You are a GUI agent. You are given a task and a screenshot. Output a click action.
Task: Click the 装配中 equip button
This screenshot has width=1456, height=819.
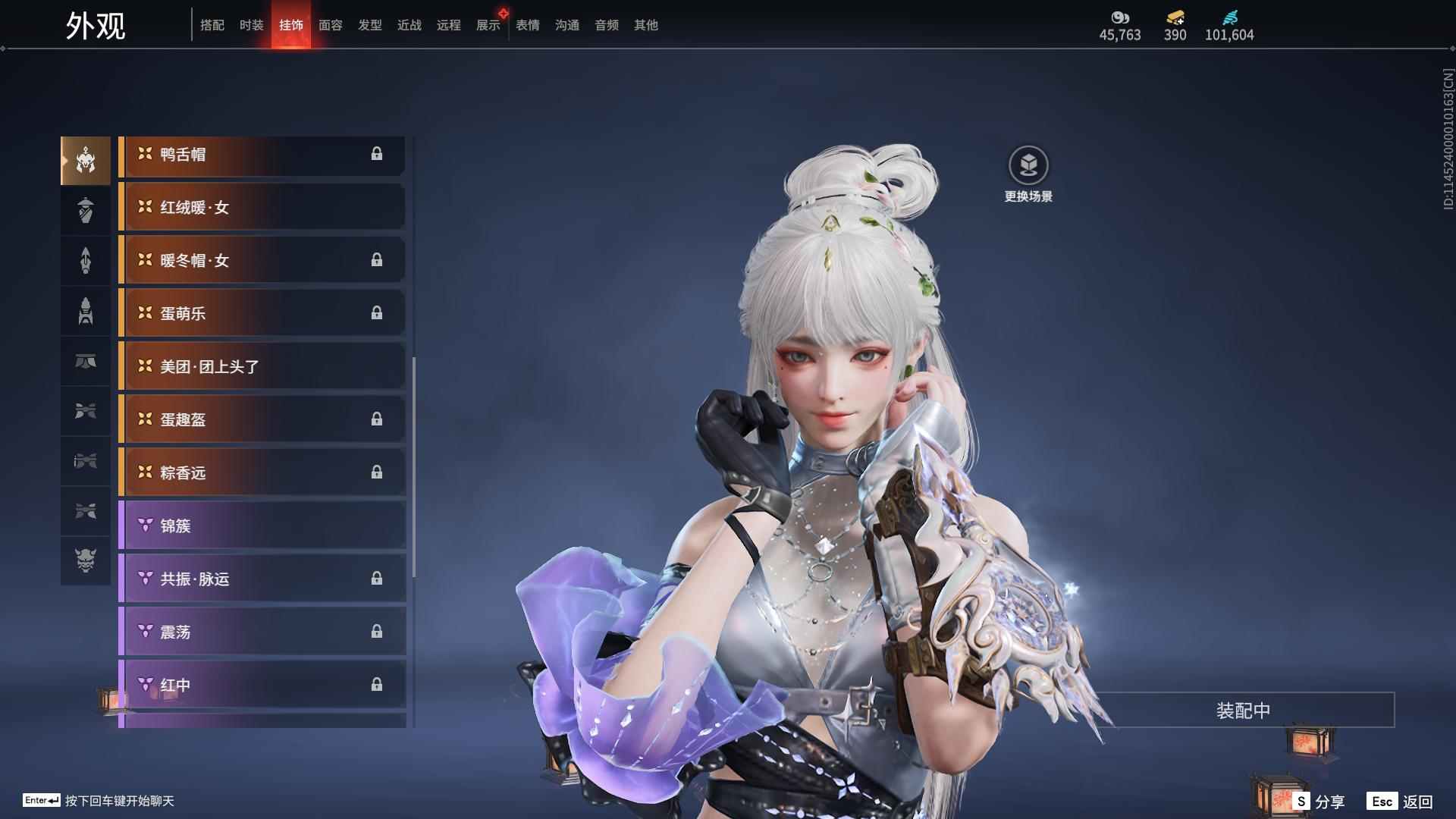click(1243, 711)
